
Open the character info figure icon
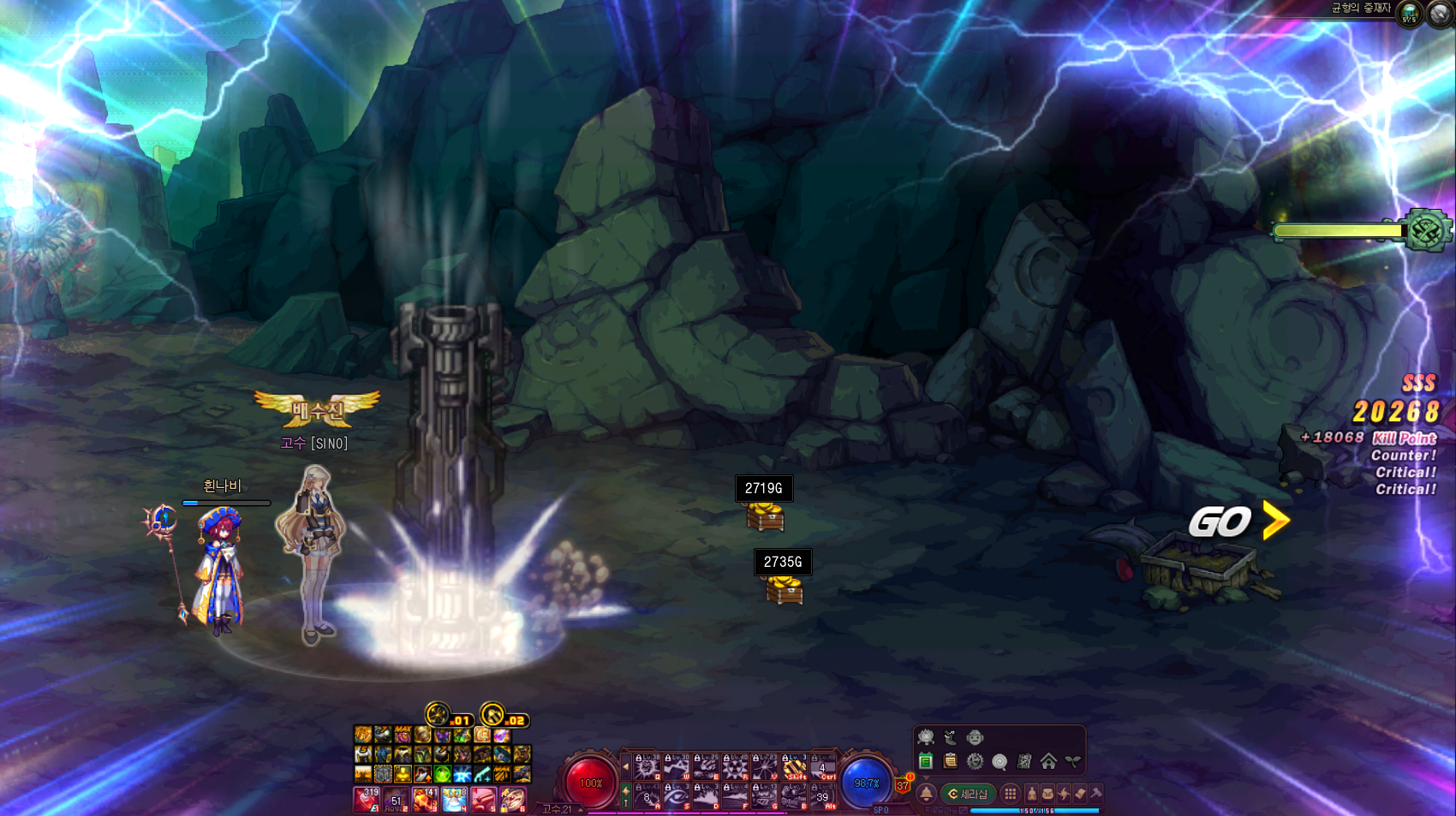[x=1031, y=794]
